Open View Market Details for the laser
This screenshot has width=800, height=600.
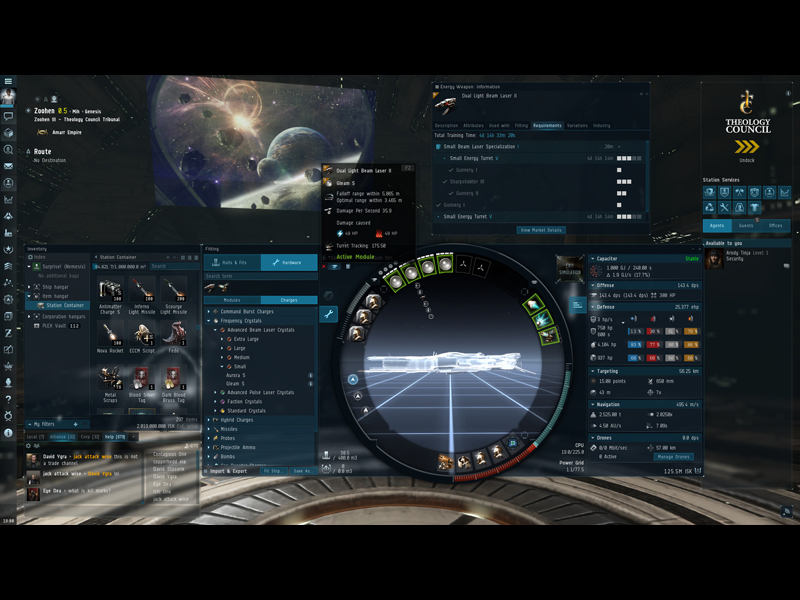541,230
